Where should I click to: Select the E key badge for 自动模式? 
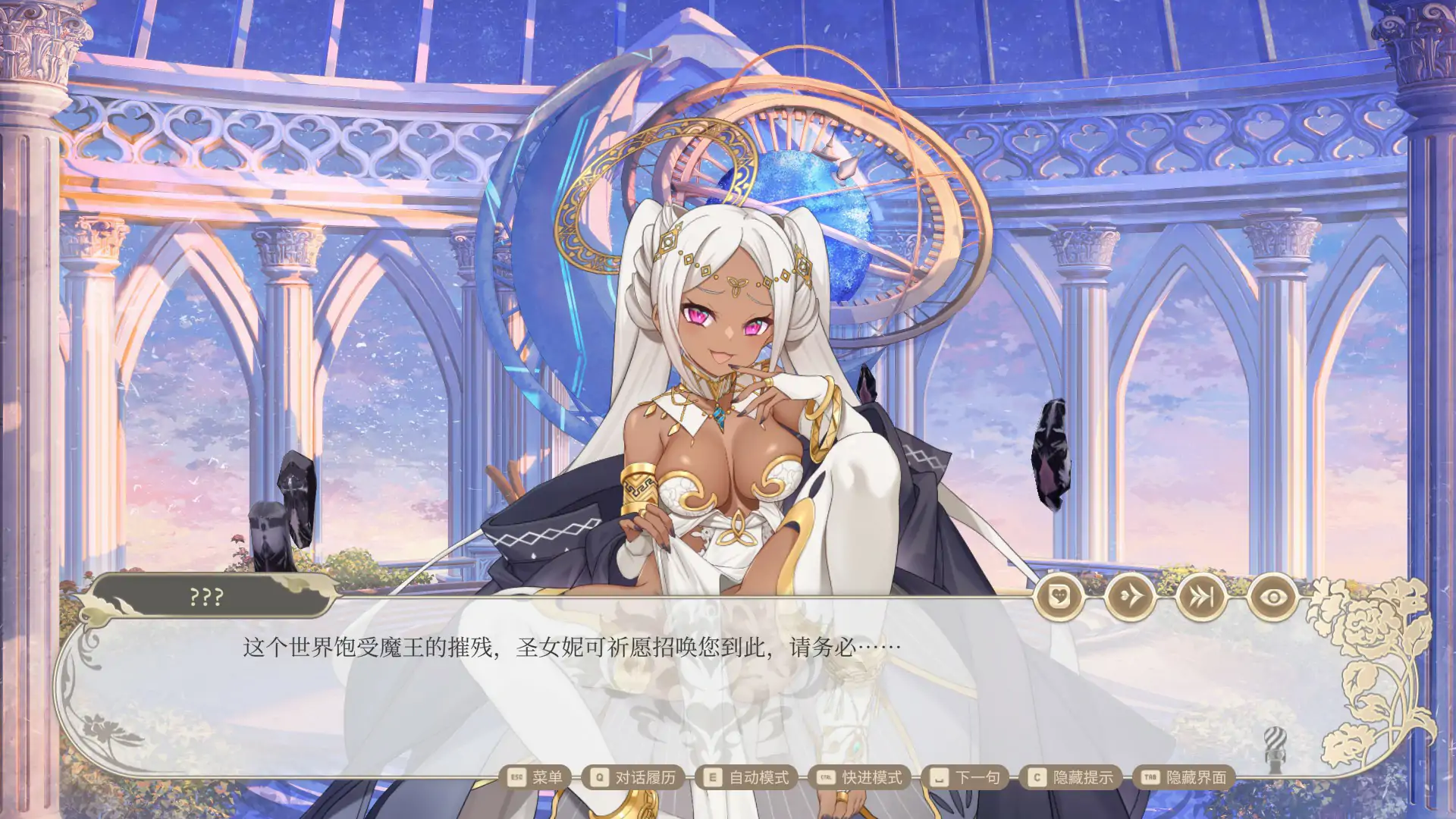coord(711,777)
